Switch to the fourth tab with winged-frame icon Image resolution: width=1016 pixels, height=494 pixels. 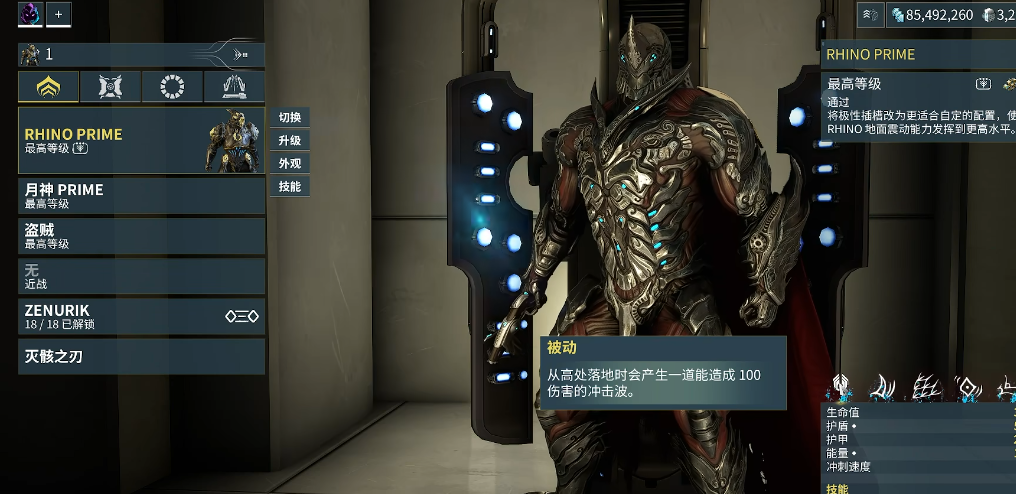coord(234,87)
